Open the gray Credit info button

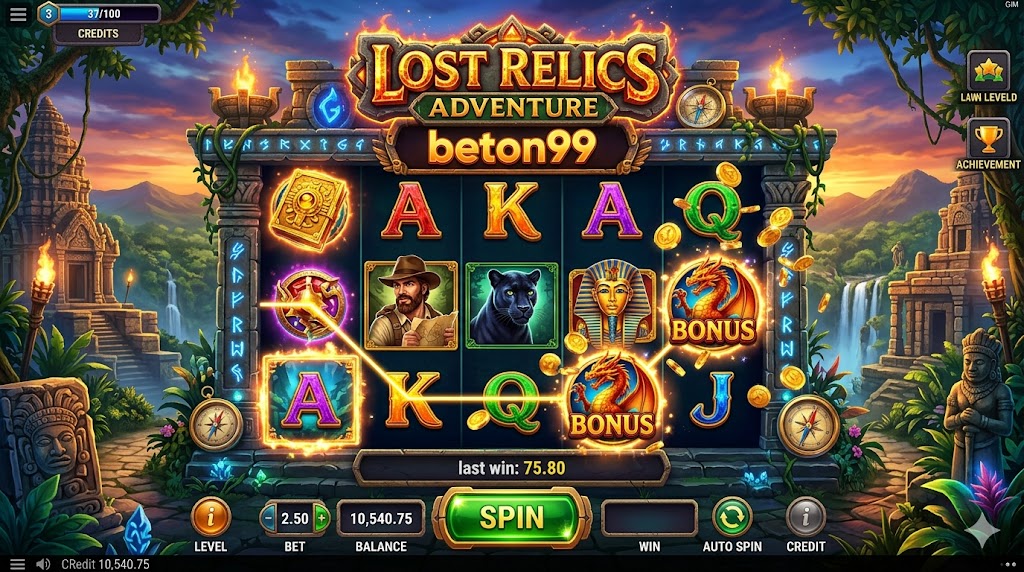click(805, 517)
